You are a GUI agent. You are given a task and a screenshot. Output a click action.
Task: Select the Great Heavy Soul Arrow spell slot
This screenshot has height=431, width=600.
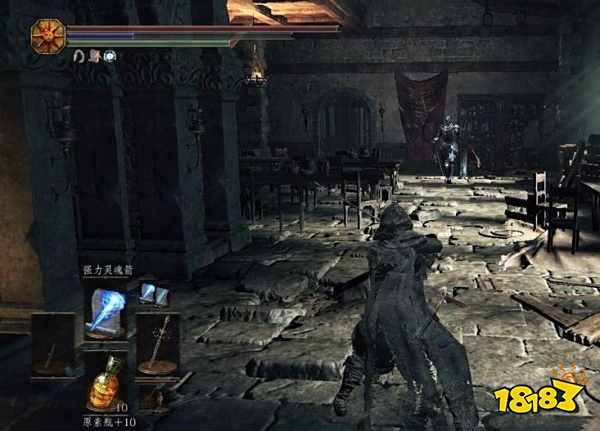[106, 310]
